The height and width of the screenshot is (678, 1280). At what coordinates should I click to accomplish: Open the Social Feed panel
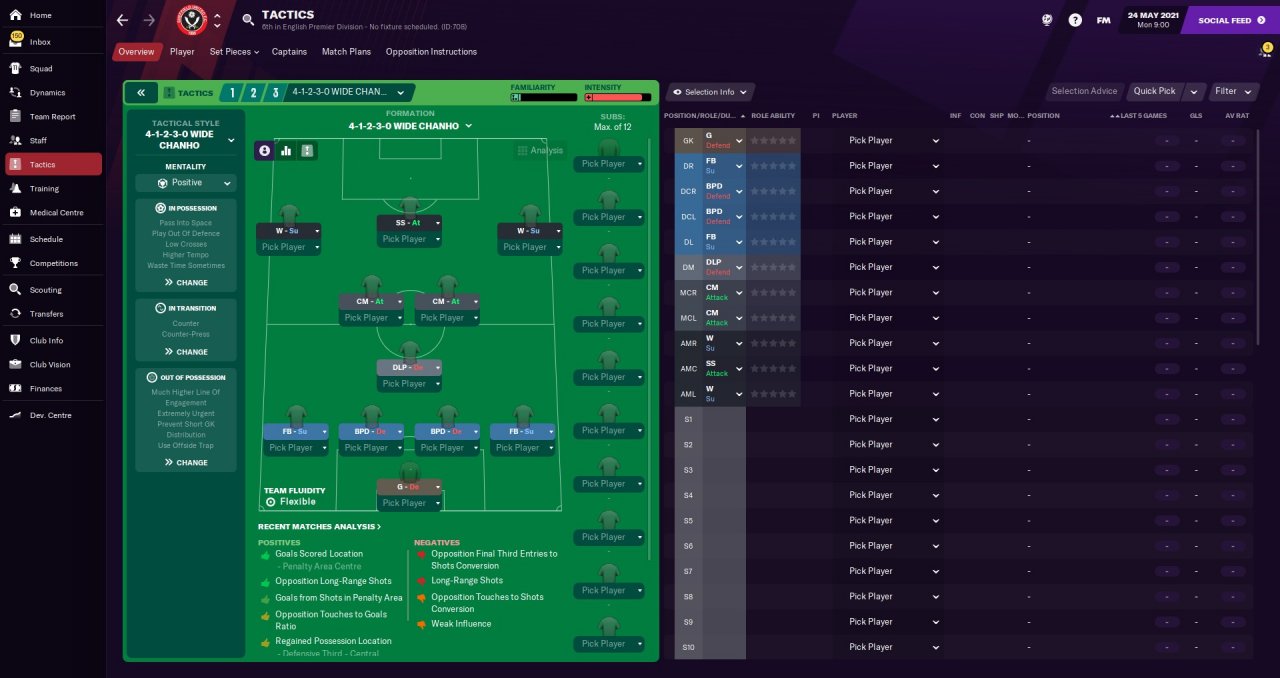click(1224, 20)
